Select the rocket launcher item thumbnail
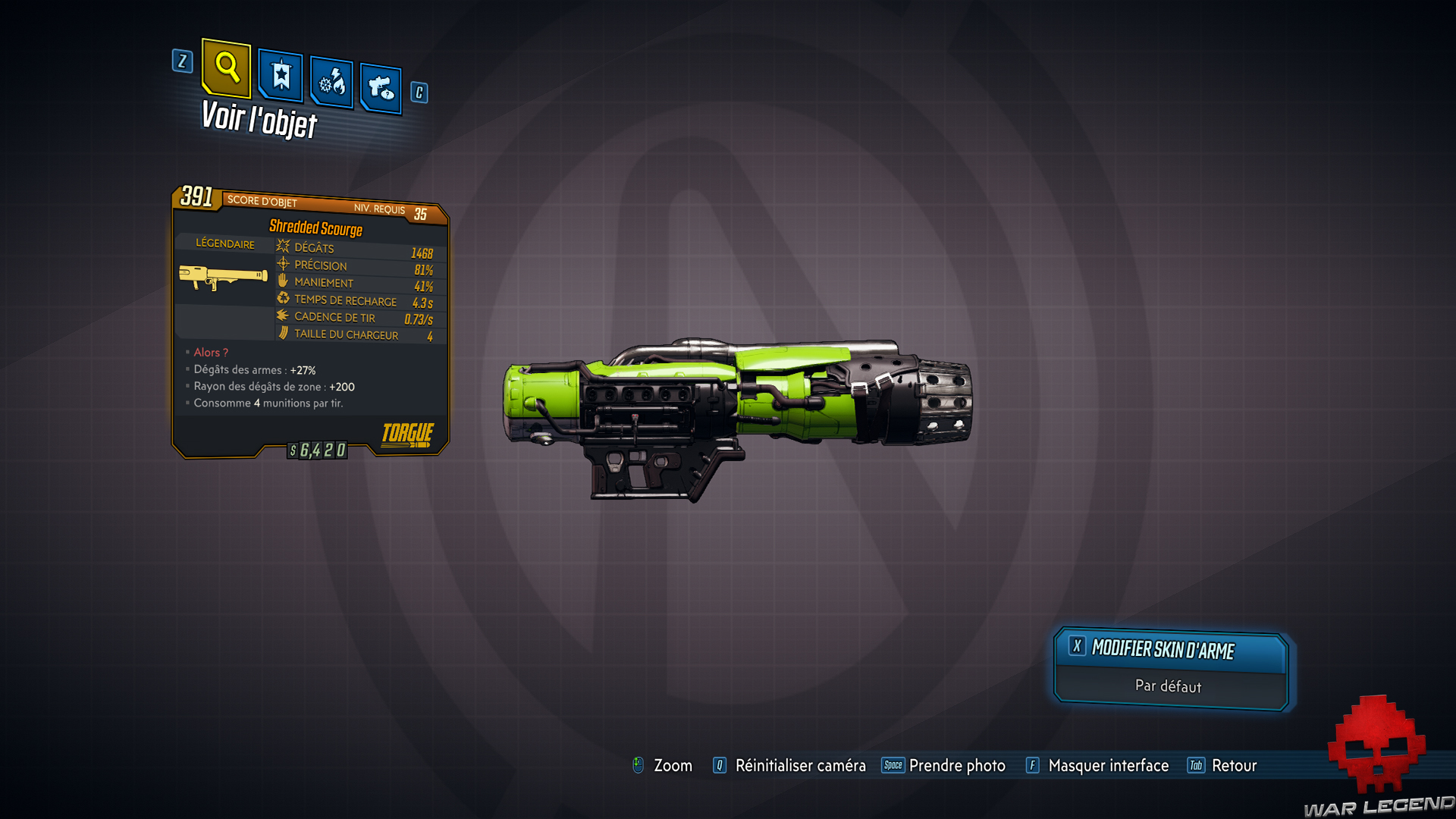 [x=223, y=277]
